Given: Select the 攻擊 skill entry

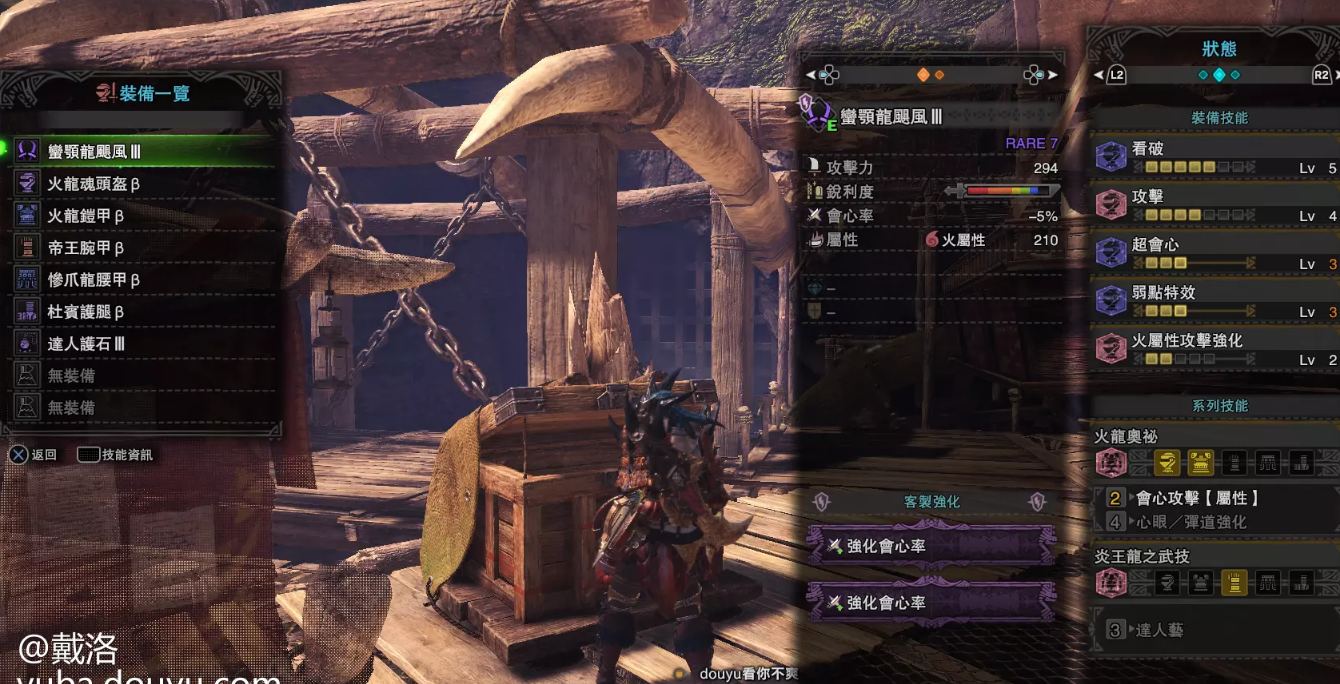Looking at the screenshot, I should (x=1215, y=205).
